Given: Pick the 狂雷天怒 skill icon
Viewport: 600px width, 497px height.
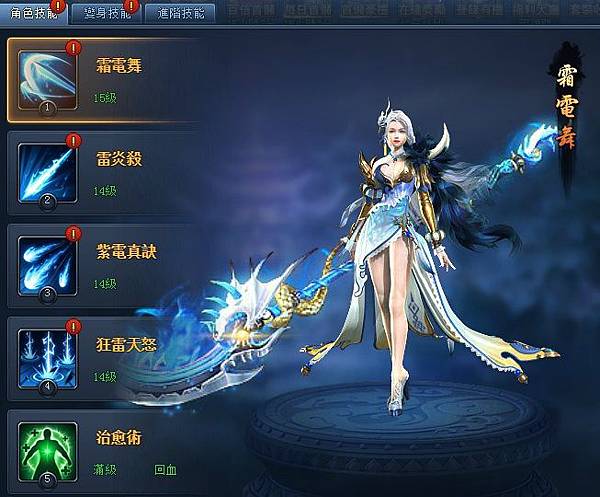Looking at the screenshot, I should 48,354.
